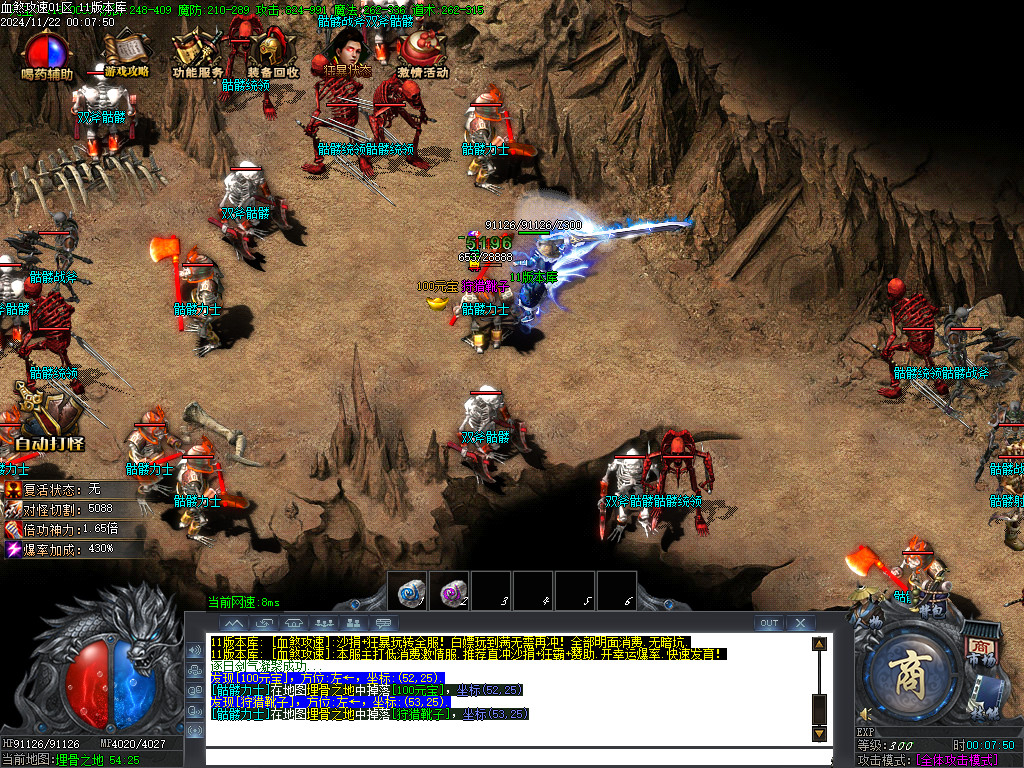Close the chat panel with the X button
This screenshot has width=1024, height=768.
pyautogui.click(x=800, y=623)
